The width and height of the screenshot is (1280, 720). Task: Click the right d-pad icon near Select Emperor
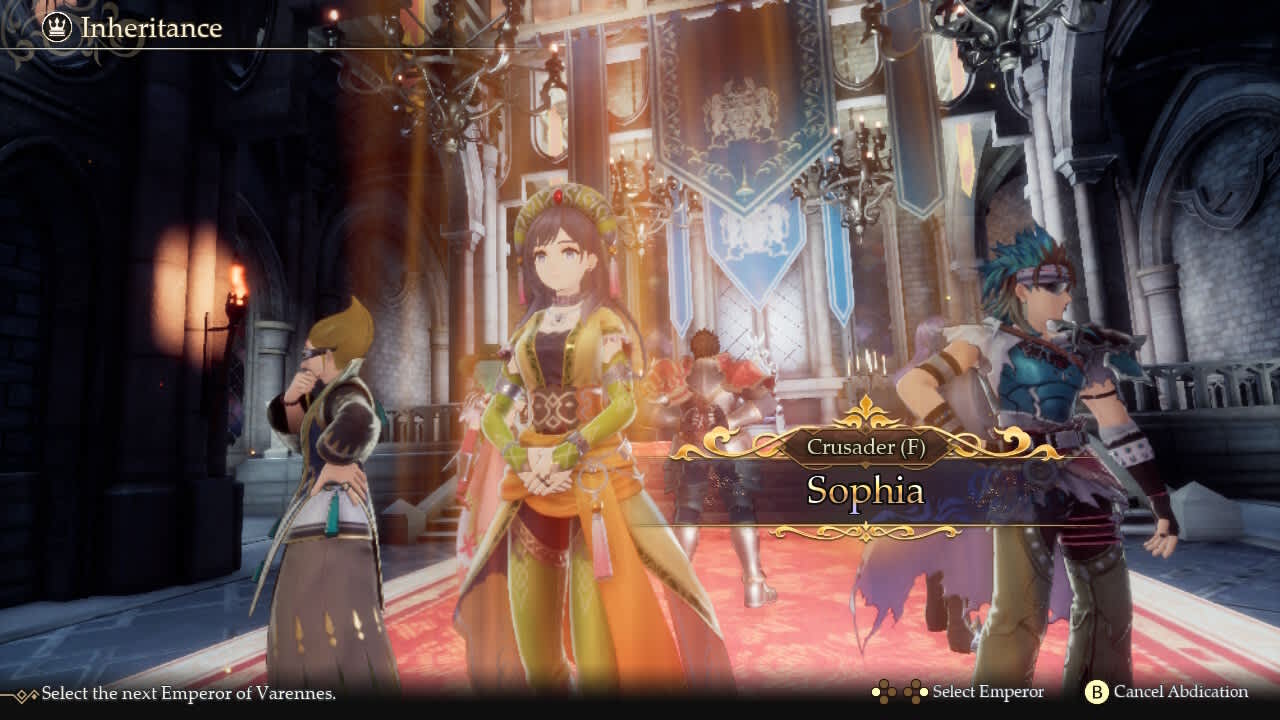(918, 691)
